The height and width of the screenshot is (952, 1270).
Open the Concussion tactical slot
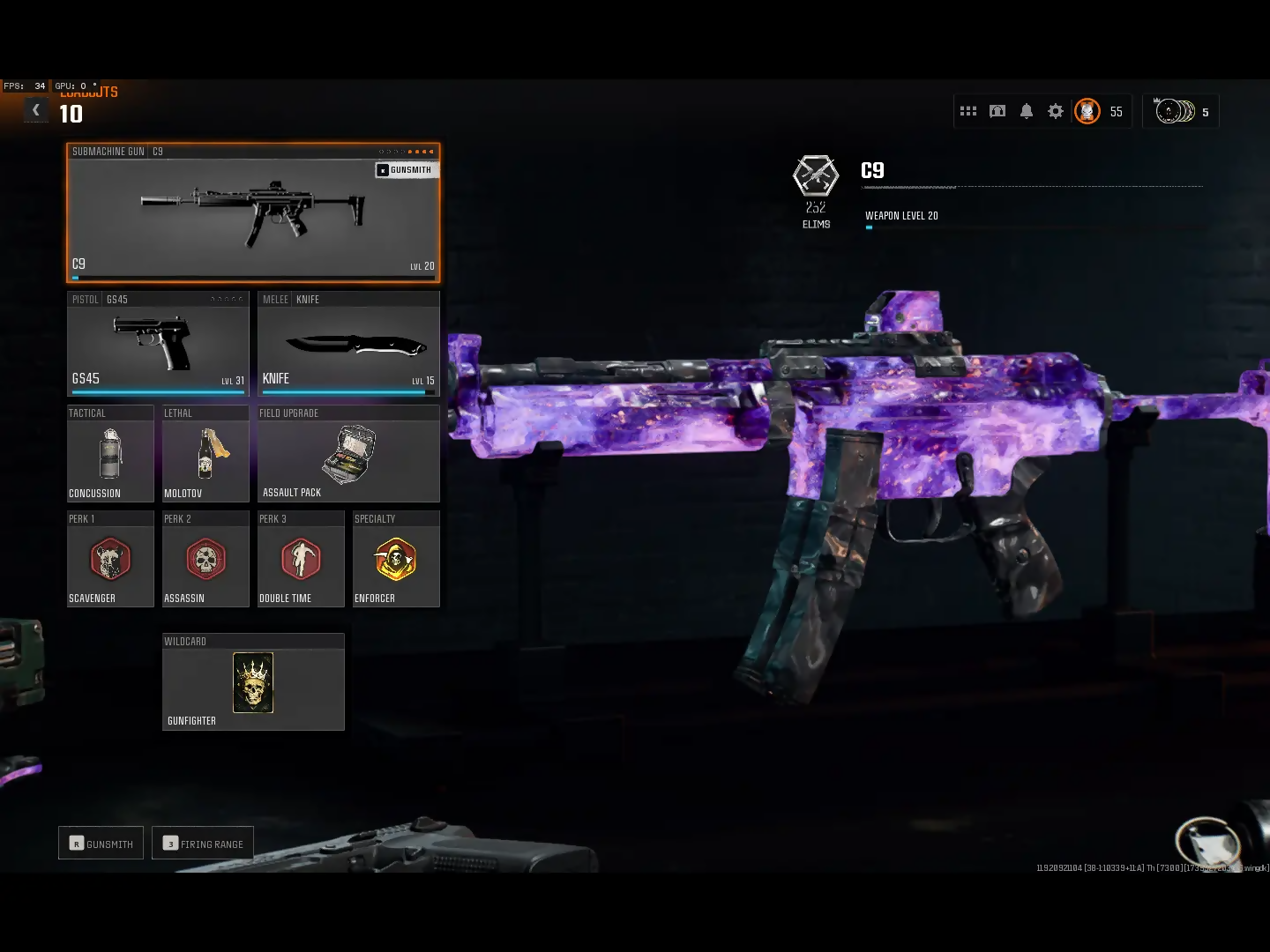tap(110, 454)
